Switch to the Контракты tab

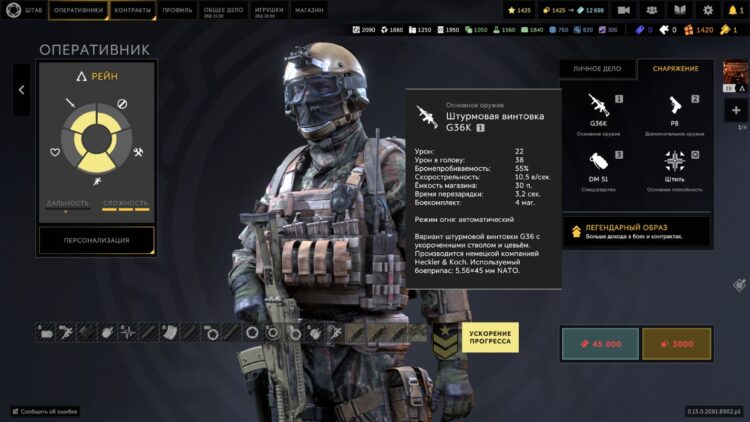(134, 10)
